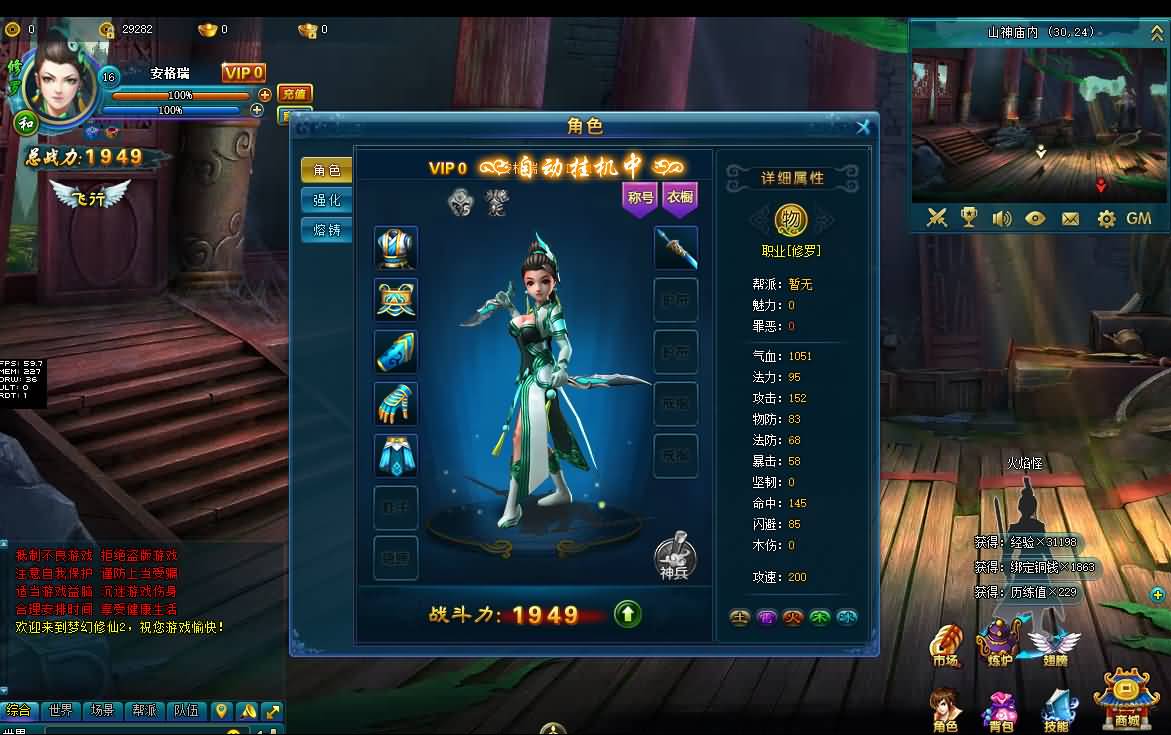The image size is (1171, 735).
Task: Open the 称号 title banner
Action: point(640,198)
